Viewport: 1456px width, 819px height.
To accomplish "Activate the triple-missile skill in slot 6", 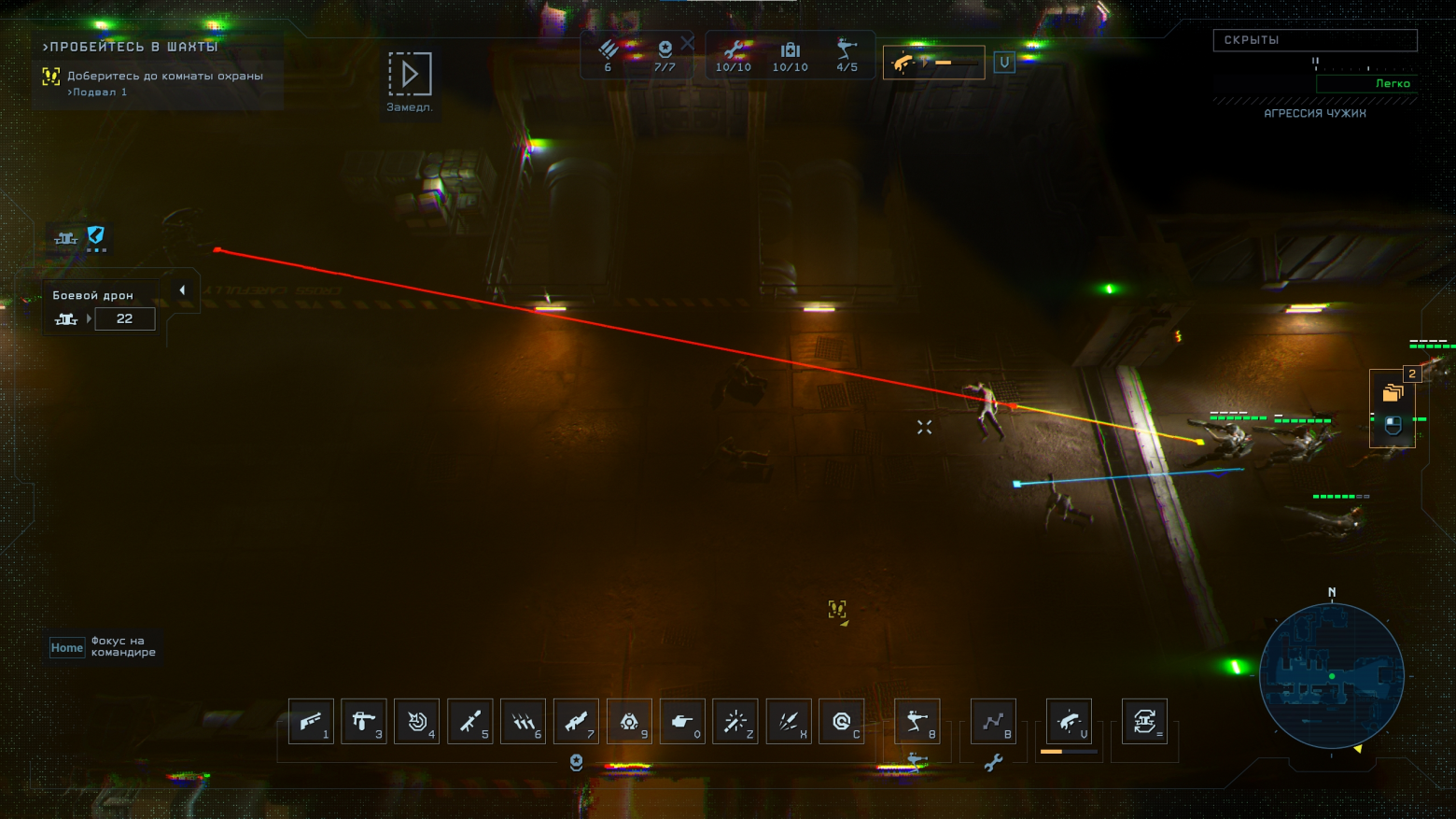I will [x=524, y=721].
